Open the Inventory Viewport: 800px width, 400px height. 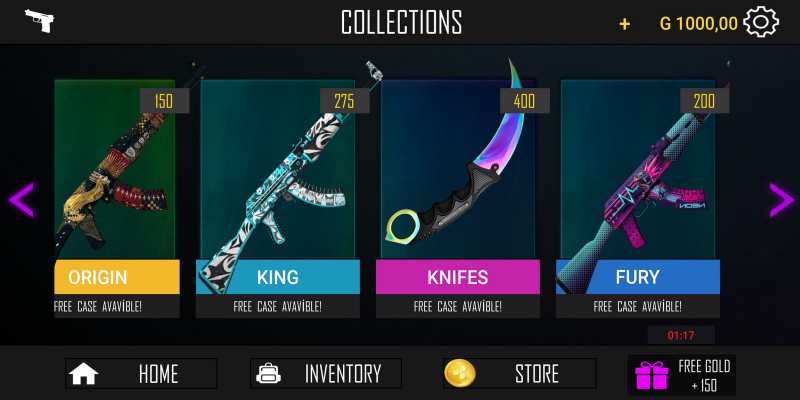[326, 374]
